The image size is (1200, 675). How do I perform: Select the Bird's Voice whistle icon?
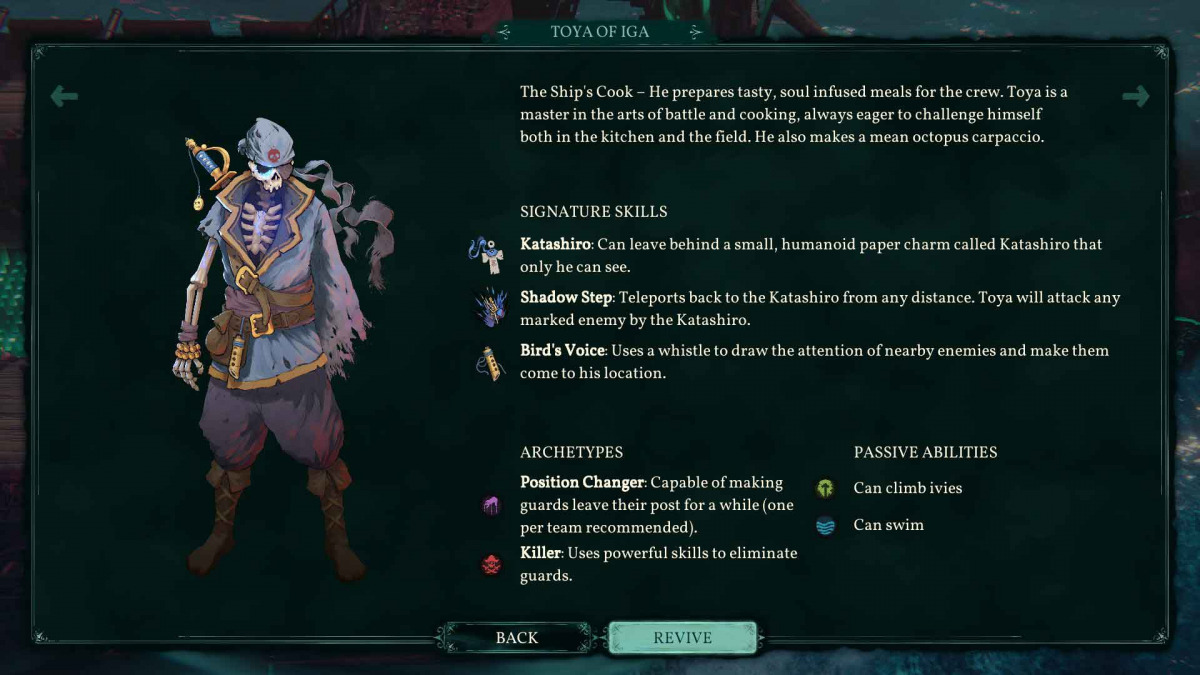(490, 362)
